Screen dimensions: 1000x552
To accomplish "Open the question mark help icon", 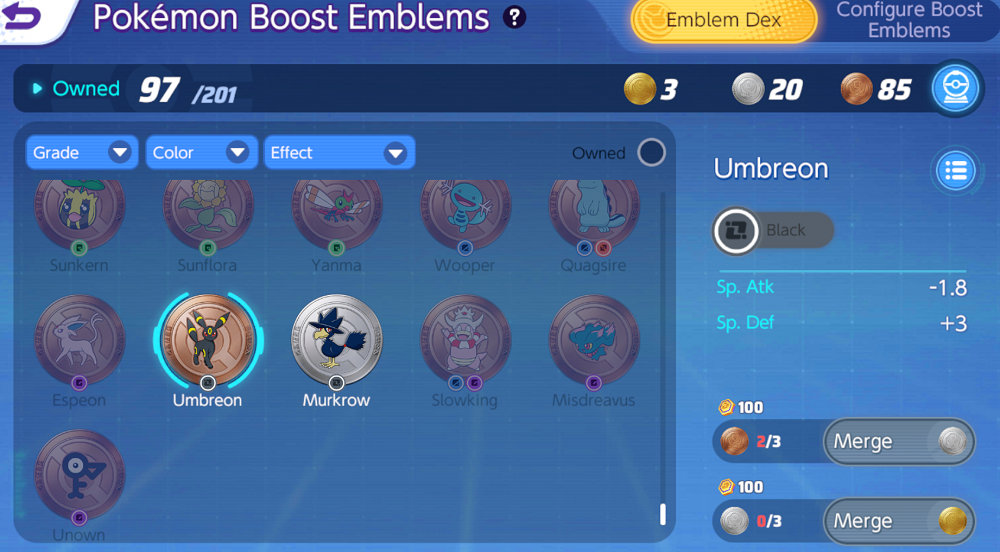I will tap(515, 17).
